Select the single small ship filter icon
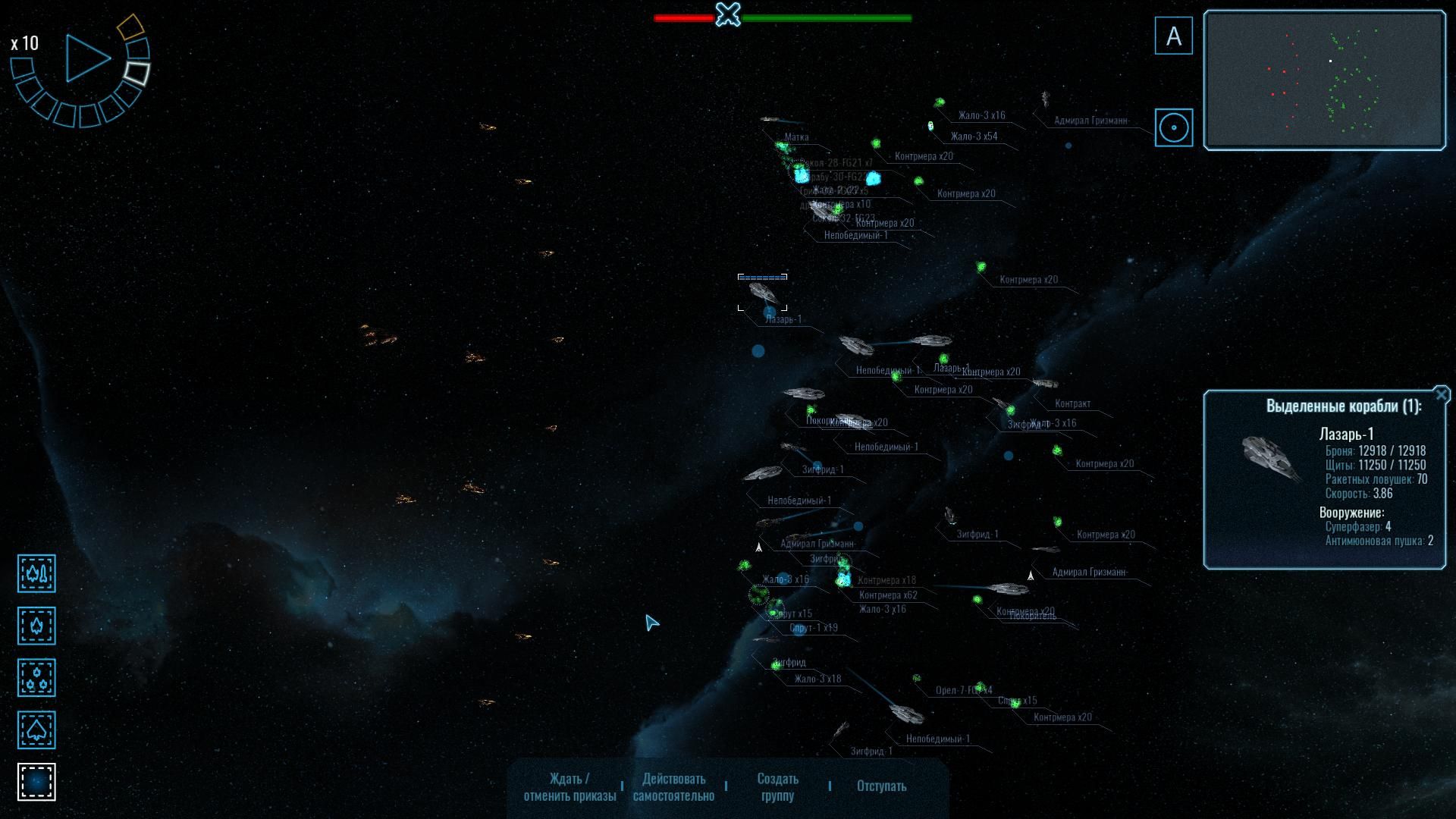1456x819 pixels. (x=36, y=626)
